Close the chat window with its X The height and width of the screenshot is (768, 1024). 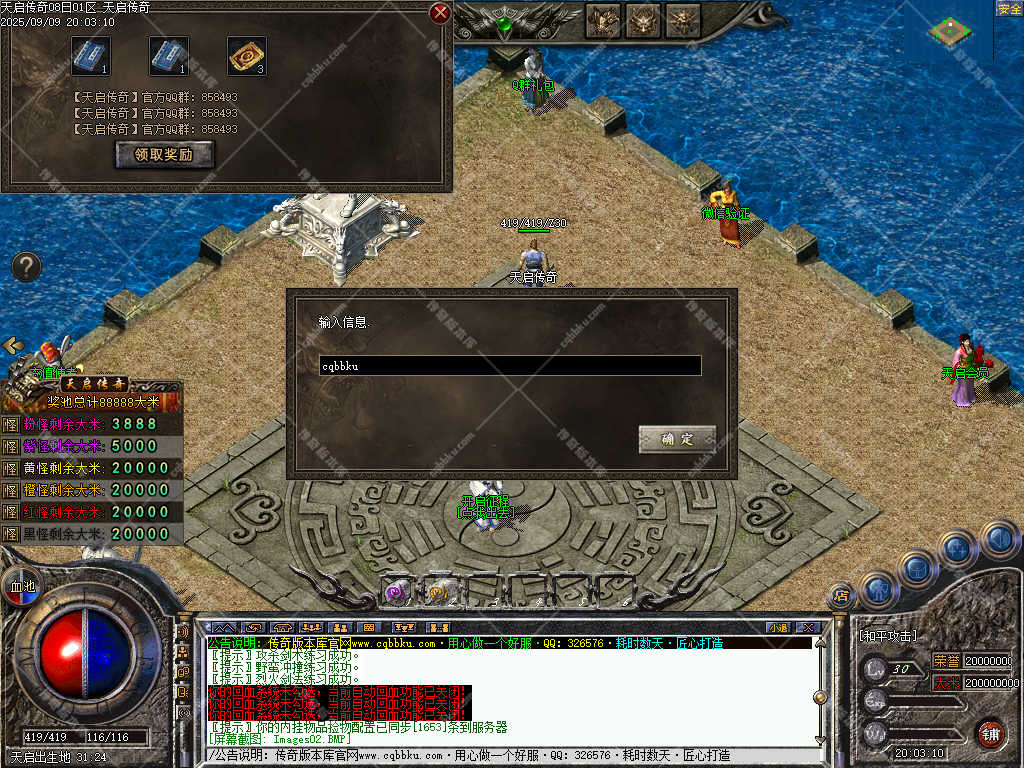[808, 628]
